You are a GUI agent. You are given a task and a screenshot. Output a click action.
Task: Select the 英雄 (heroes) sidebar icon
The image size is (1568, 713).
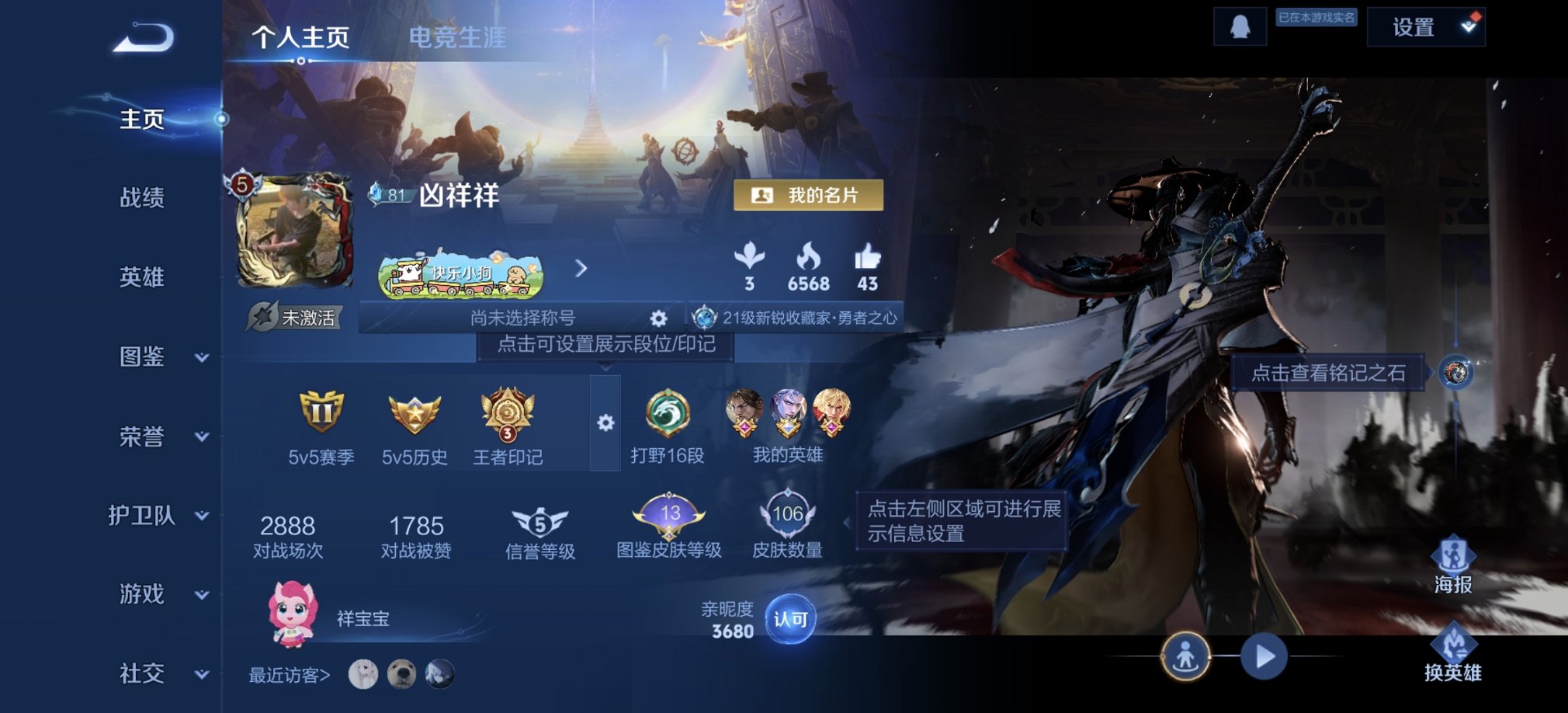144,278
